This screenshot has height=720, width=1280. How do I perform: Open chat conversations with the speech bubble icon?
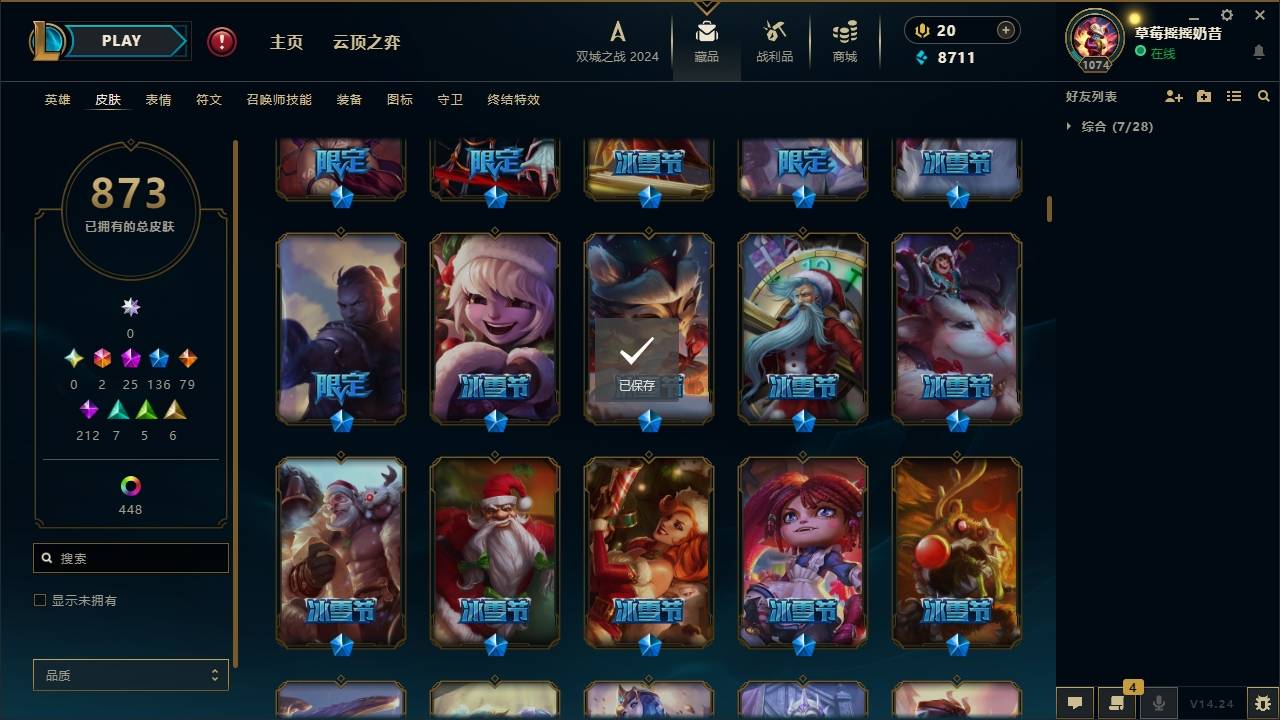(1075, 703)
